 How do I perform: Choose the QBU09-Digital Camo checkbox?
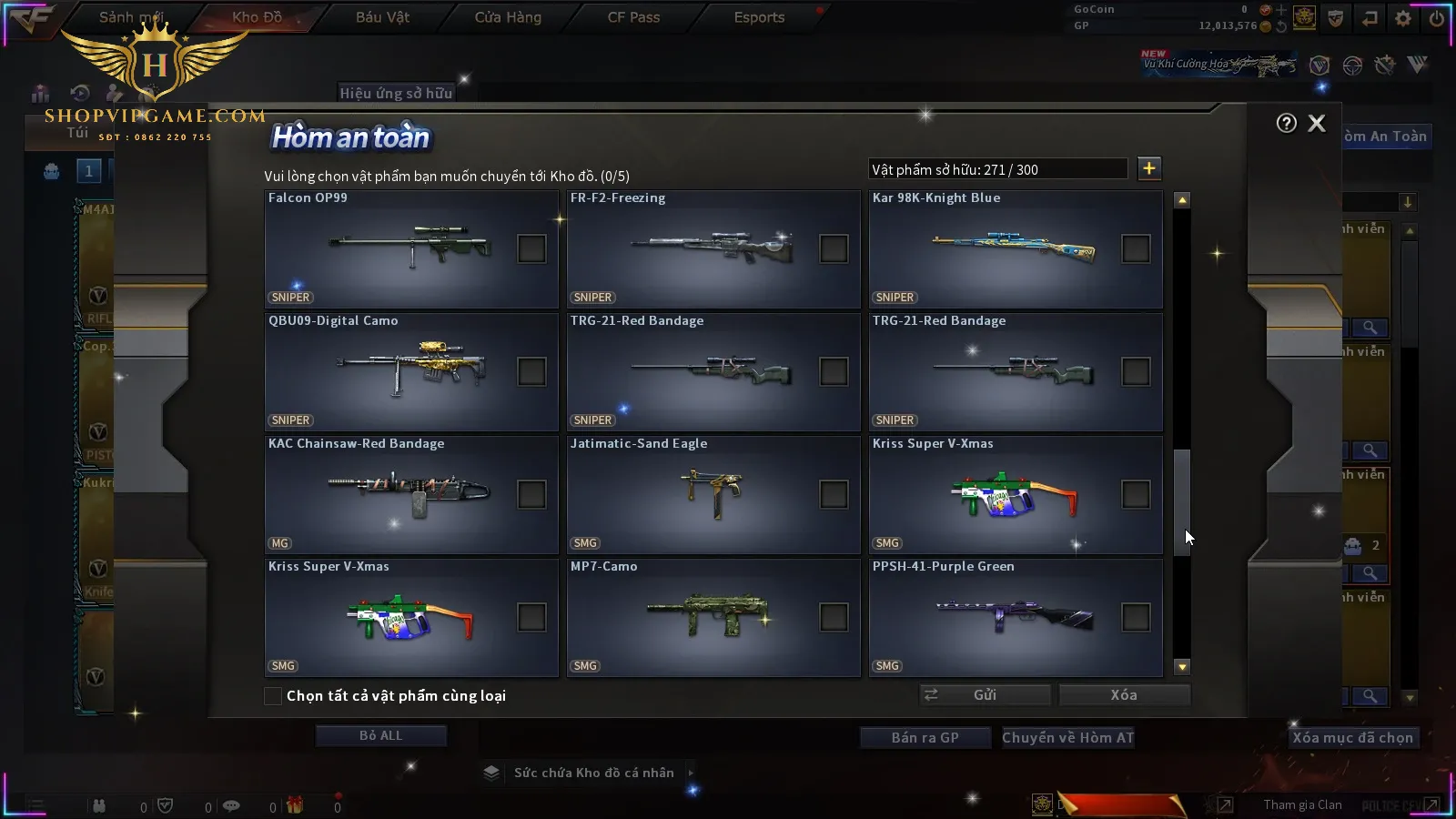click(531, 371)
